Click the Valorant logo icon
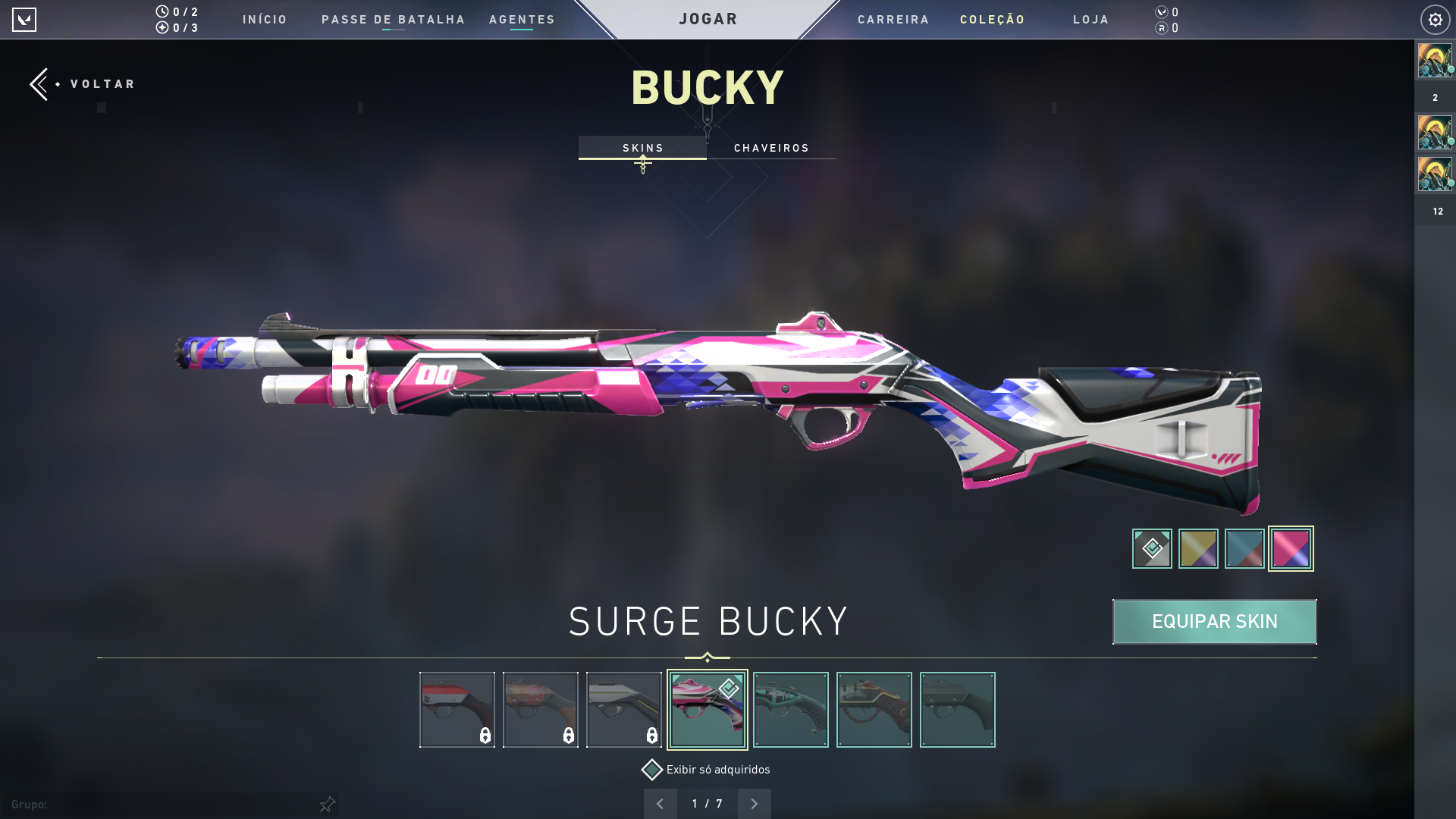Screen dimensions: 1456x819 (24, 20)
